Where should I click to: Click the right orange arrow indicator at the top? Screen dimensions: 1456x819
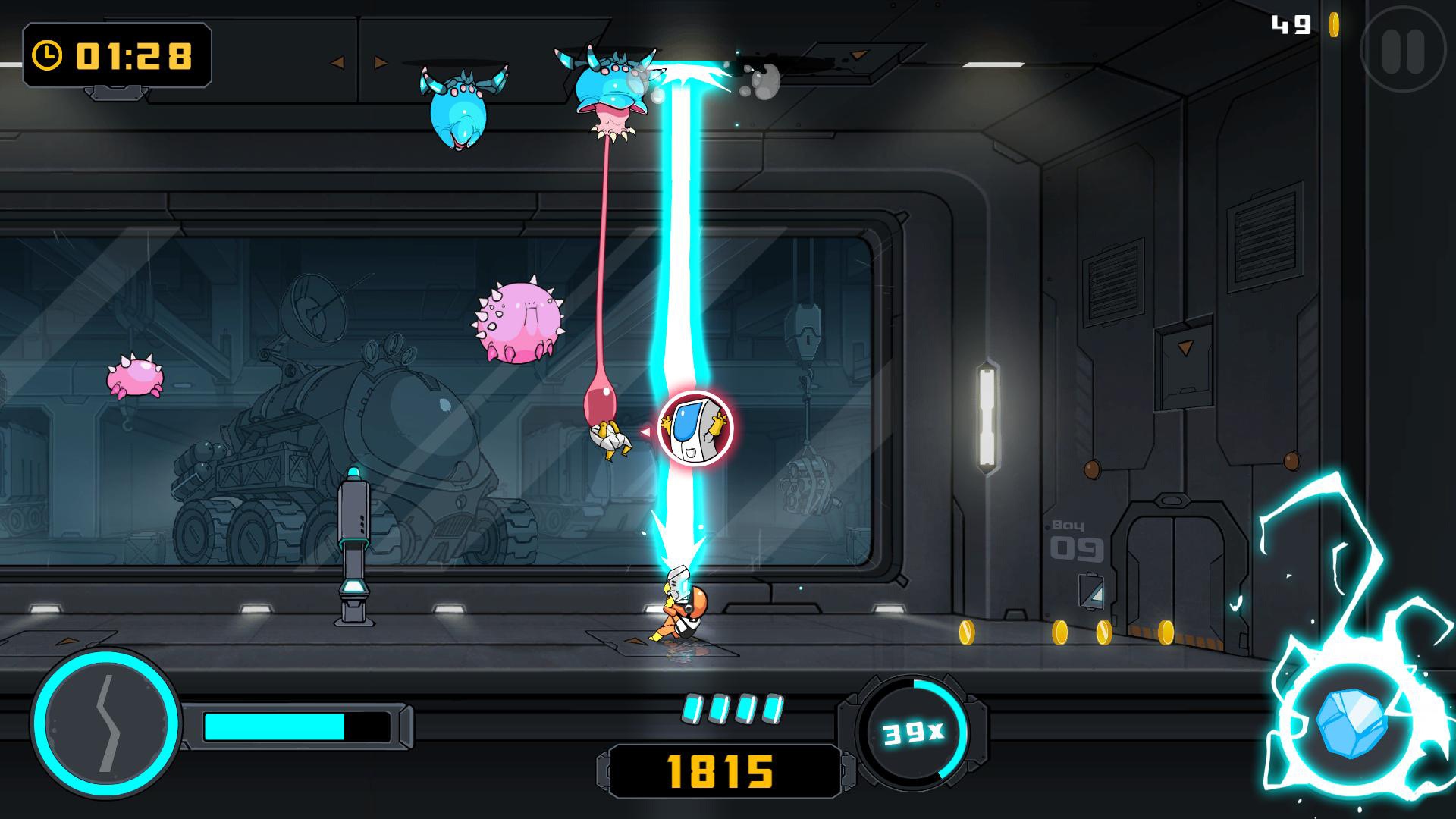tap(379, 62)
